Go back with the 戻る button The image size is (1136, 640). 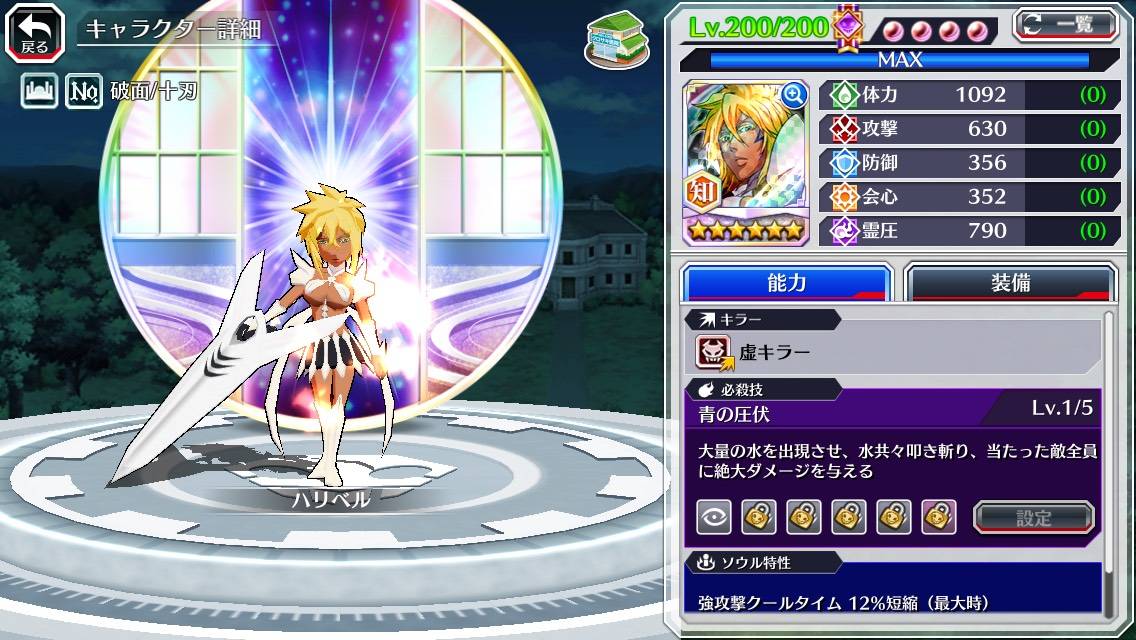pyautogui.click(x=34, y=31)
